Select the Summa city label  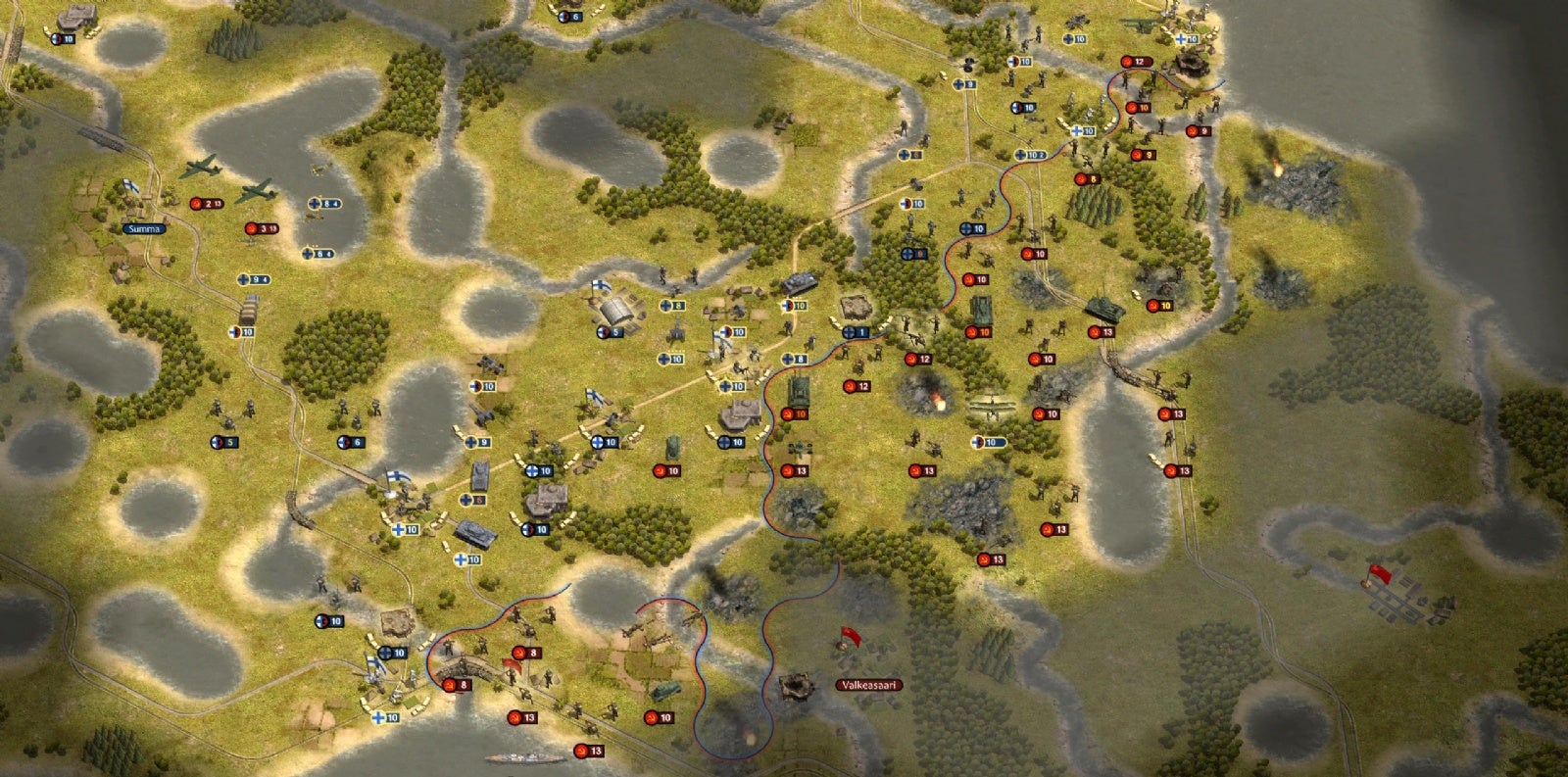[144, 228]
